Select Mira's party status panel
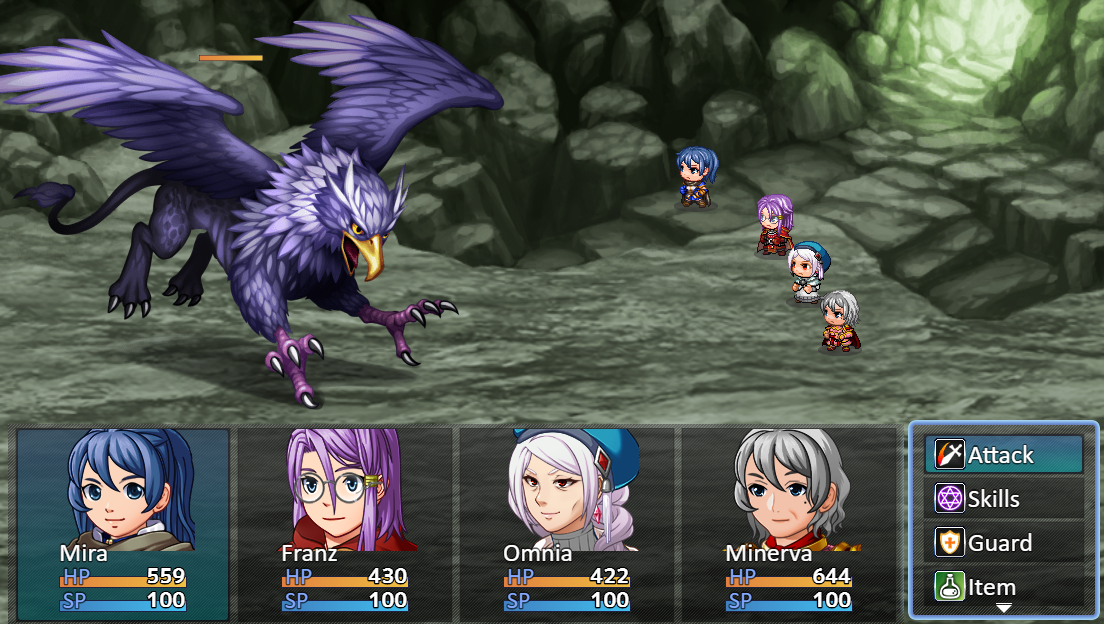This screenshot has width=1104, height=624. point(123,524)
